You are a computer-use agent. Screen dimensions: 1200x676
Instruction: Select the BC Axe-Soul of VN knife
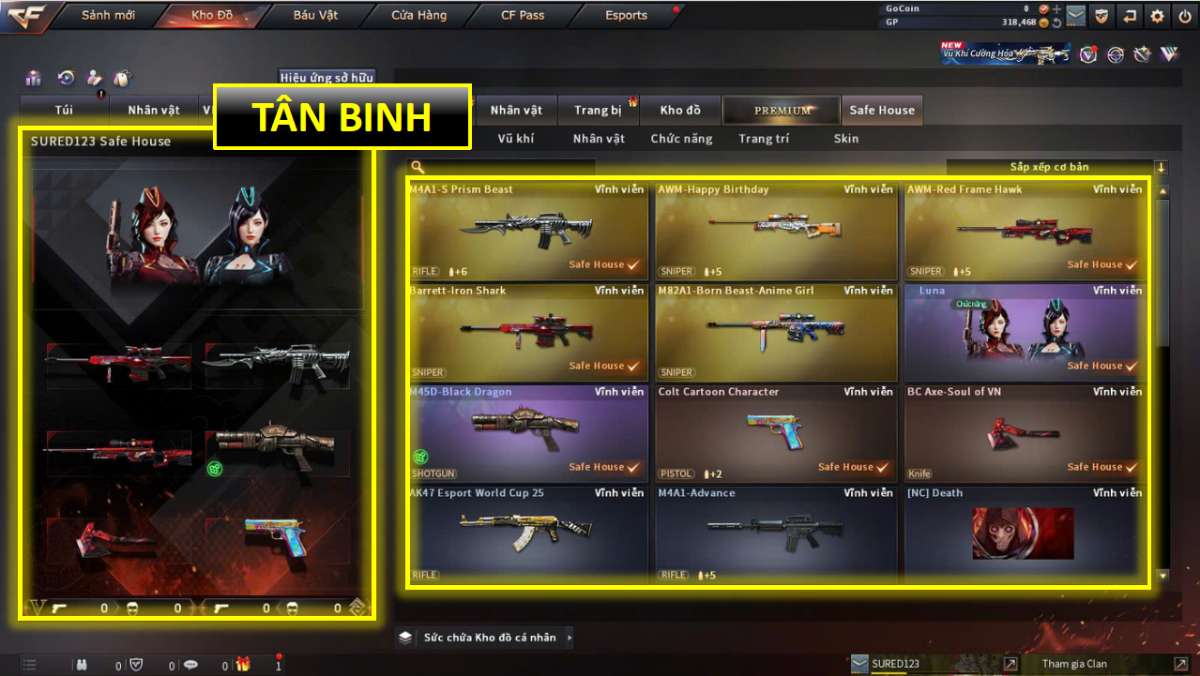(x=1024, y=433)
